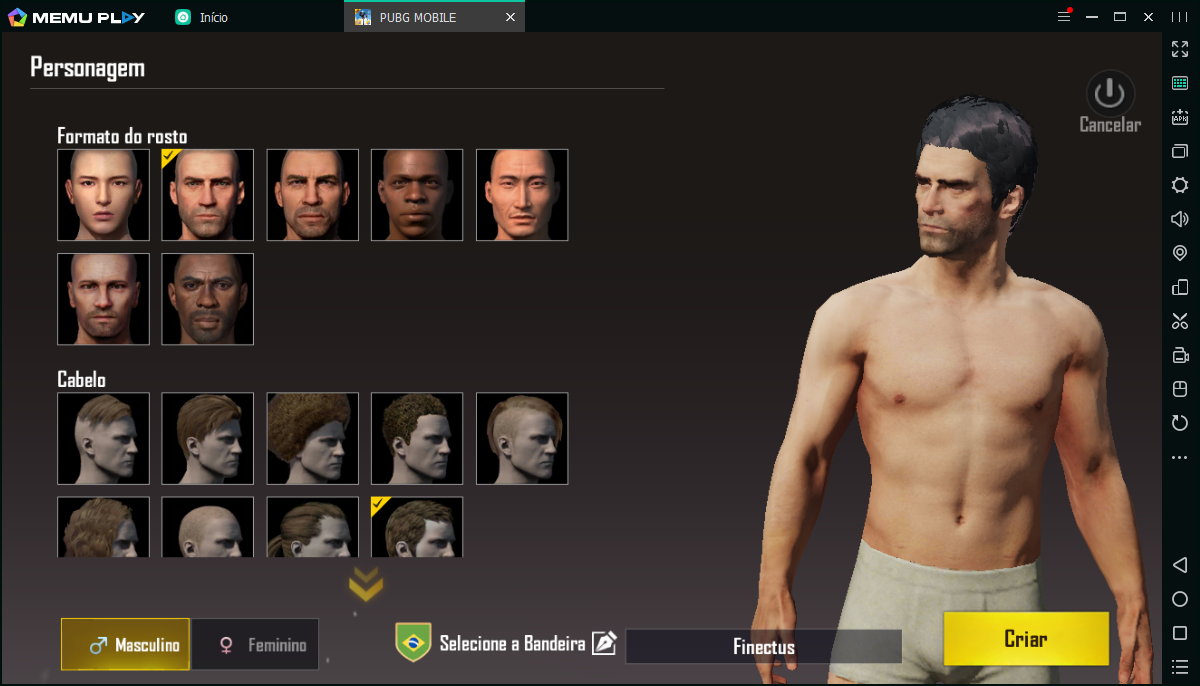Select the afro hairstyle
The height and width of the screenshot is (686, 1200).
pyautogui.click(x=312, y=438)
